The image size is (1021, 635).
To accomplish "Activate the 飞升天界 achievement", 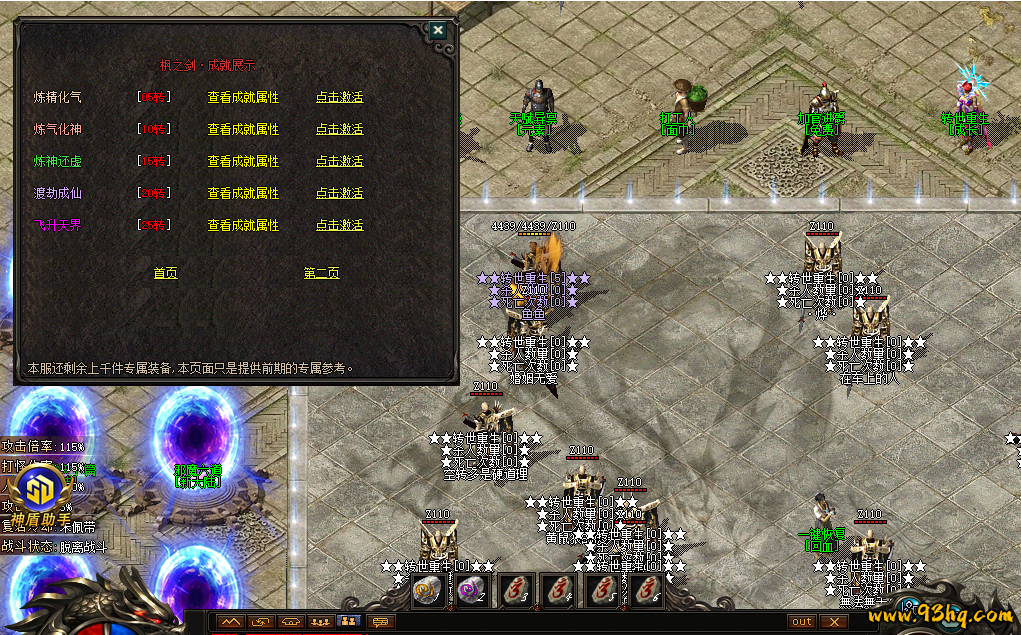I will coord(339,226).
